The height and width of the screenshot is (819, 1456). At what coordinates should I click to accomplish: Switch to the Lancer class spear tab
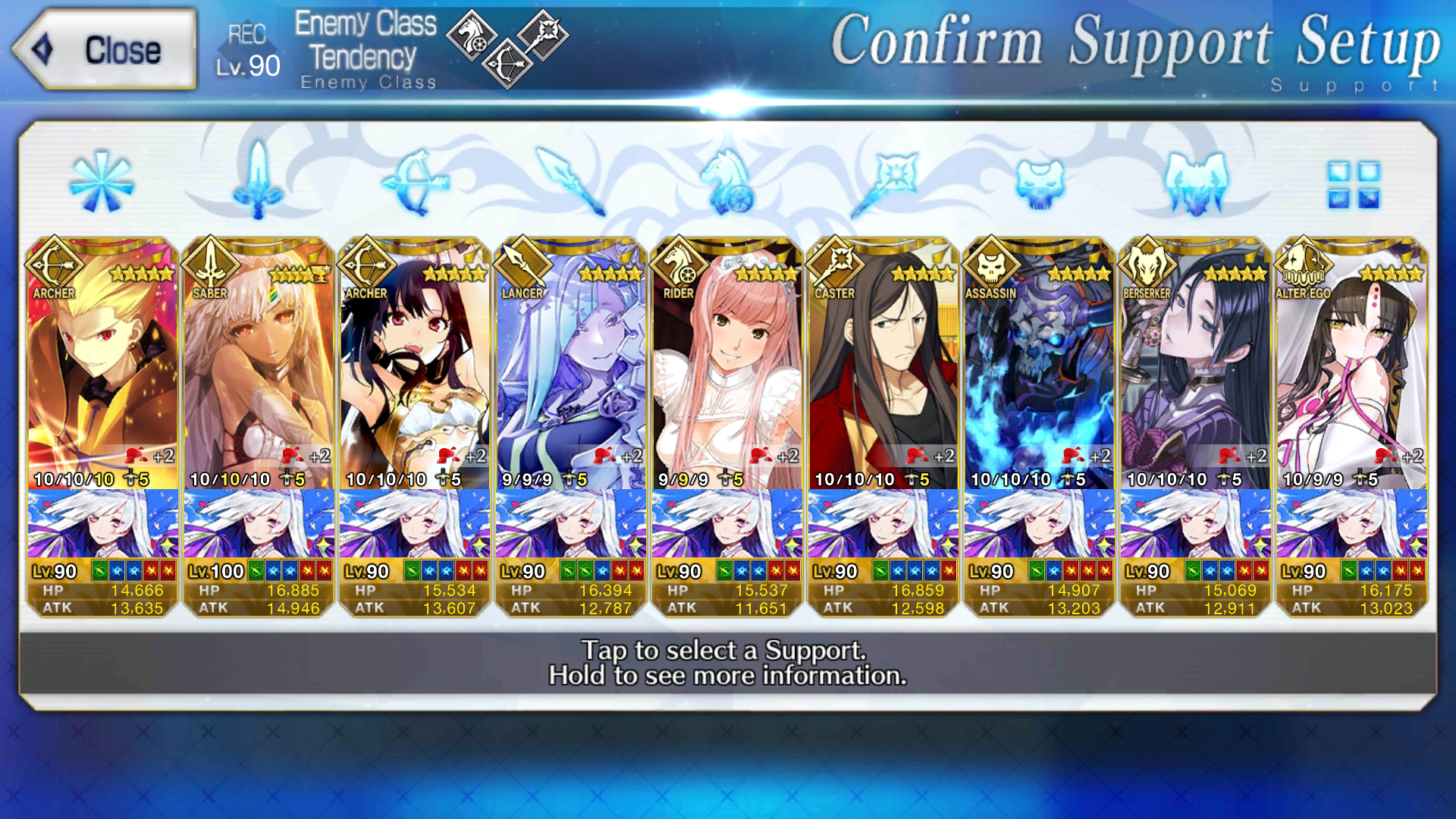570,182
